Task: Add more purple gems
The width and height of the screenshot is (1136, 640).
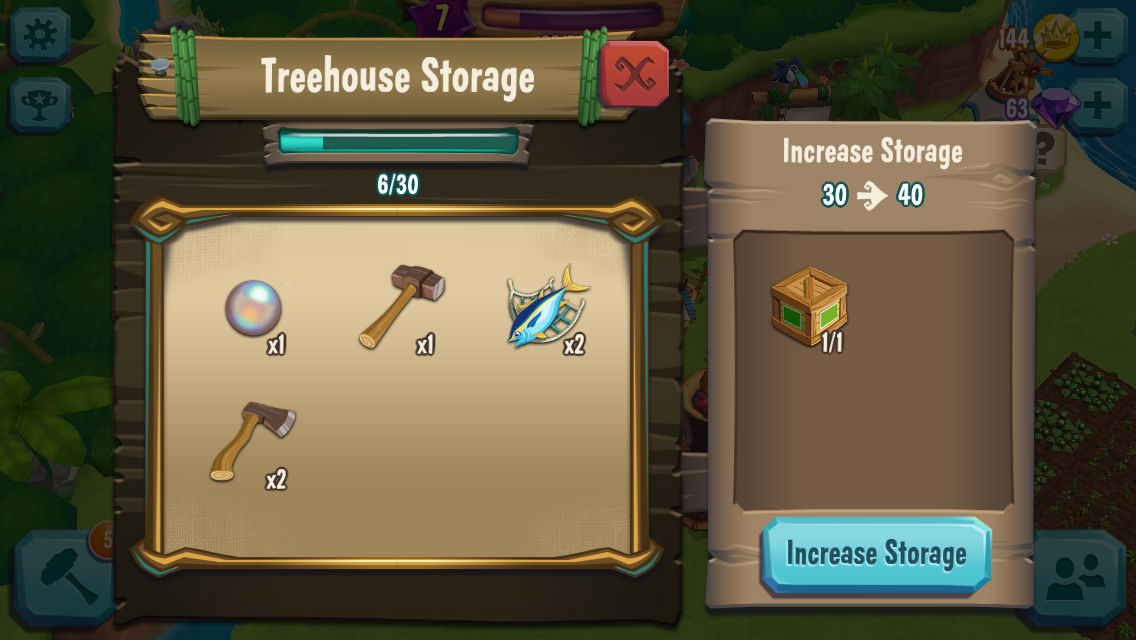Action: point(1097,105)
